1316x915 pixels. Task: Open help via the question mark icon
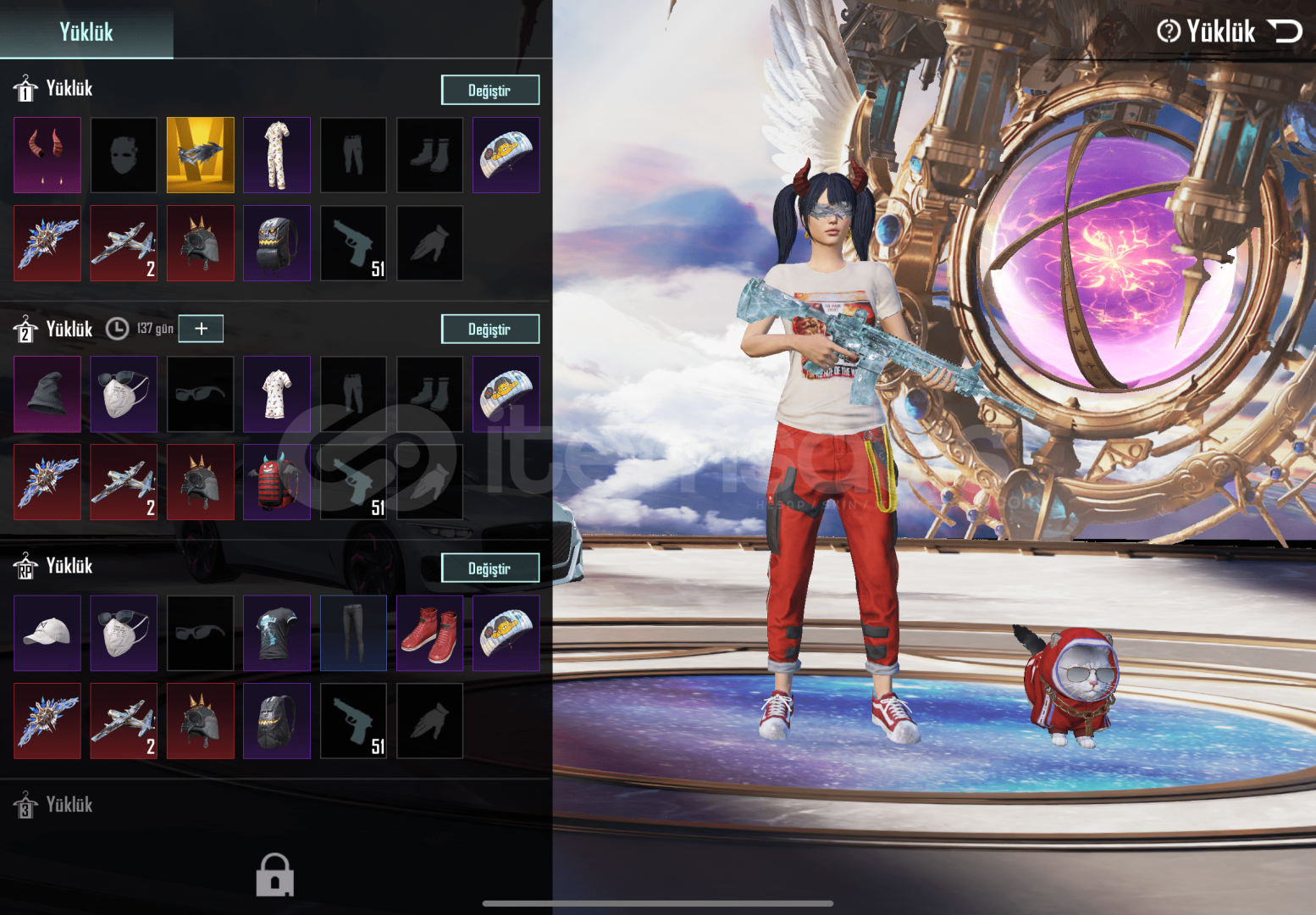[1169, 31]
